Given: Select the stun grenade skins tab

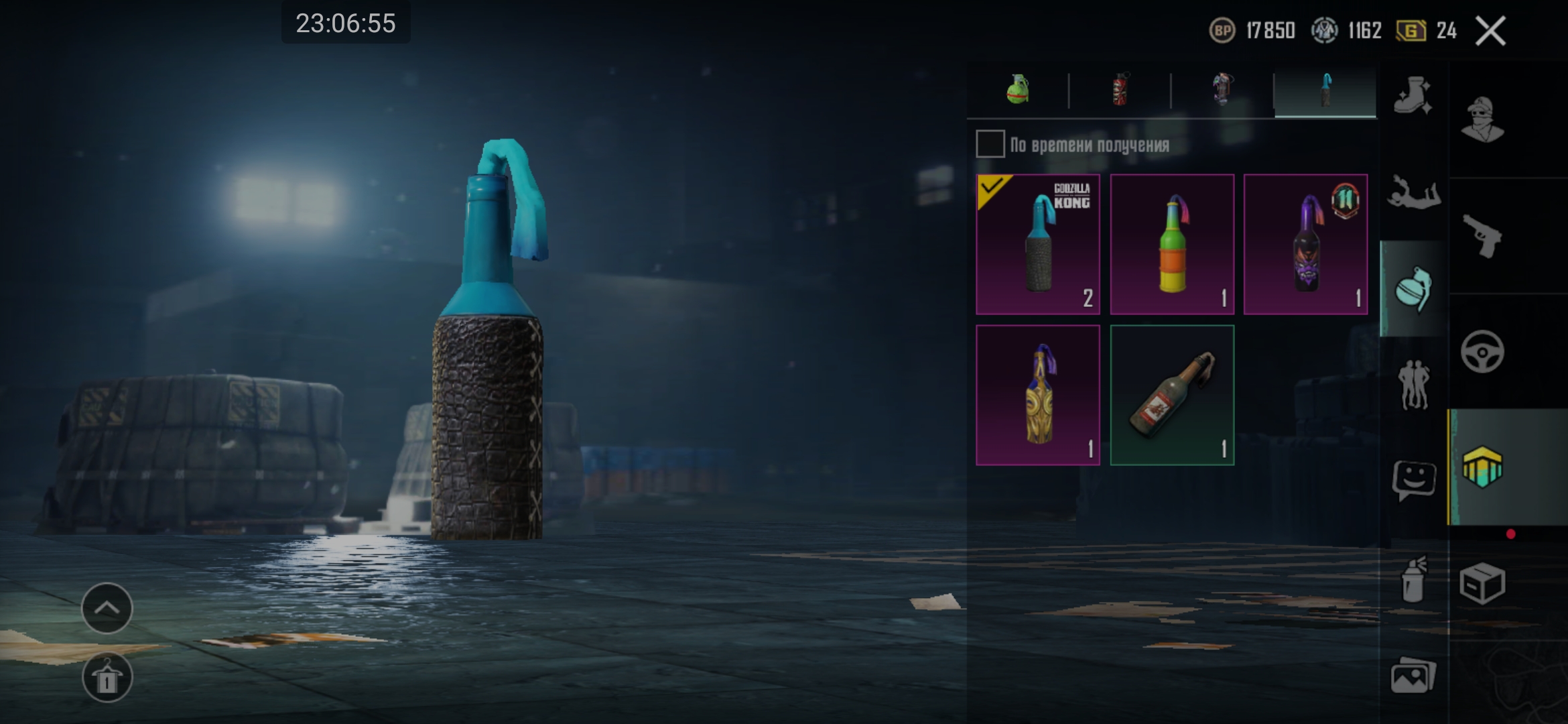Looking at the screenshot, I should [1222, 90].
